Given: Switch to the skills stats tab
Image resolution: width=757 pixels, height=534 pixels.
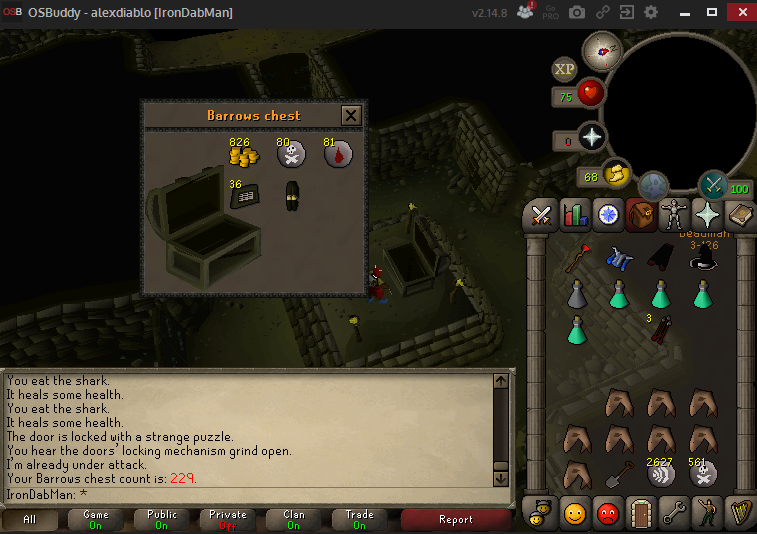Looking at the screenshot, I should click(575, 215).
